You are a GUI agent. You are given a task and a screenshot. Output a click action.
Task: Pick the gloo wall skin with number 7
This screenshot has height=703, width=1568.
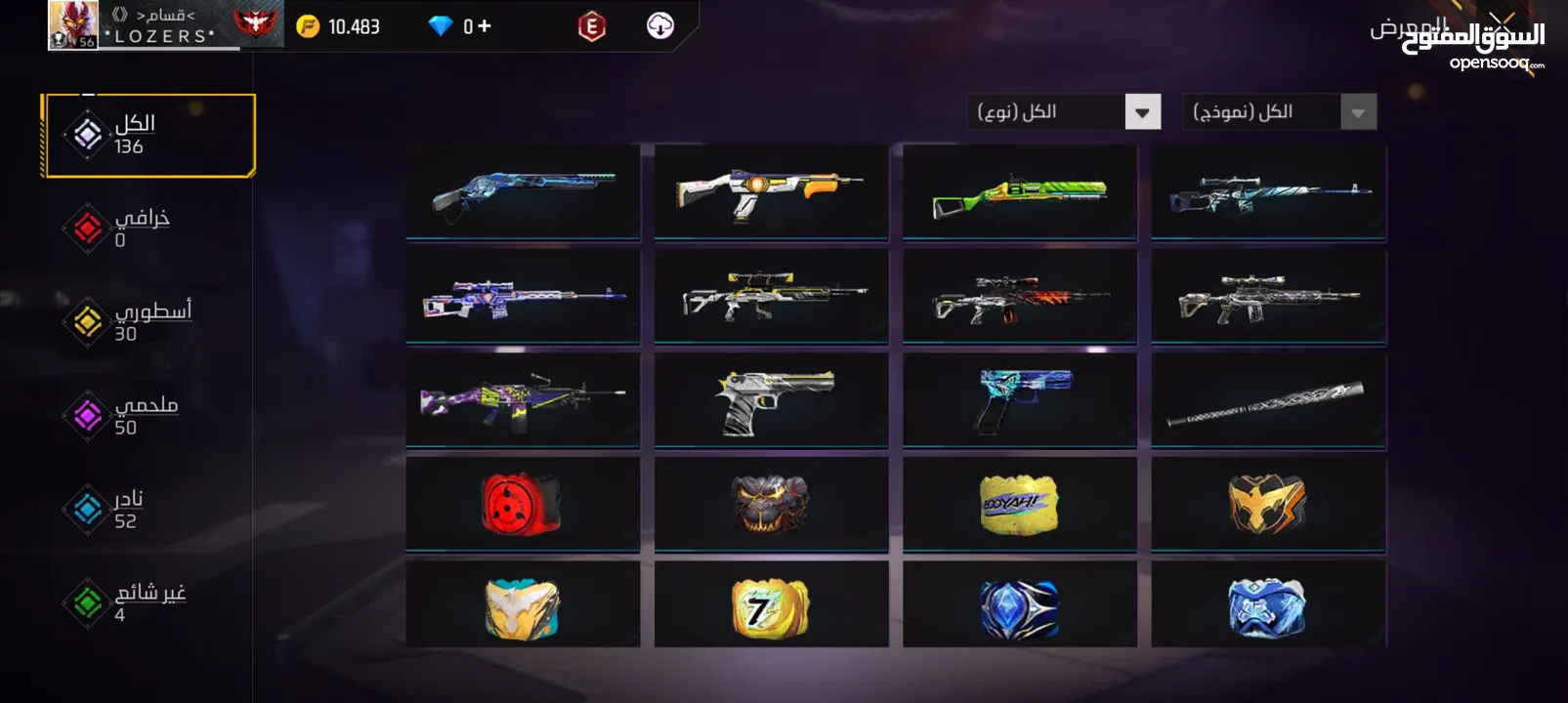point(771,607)
